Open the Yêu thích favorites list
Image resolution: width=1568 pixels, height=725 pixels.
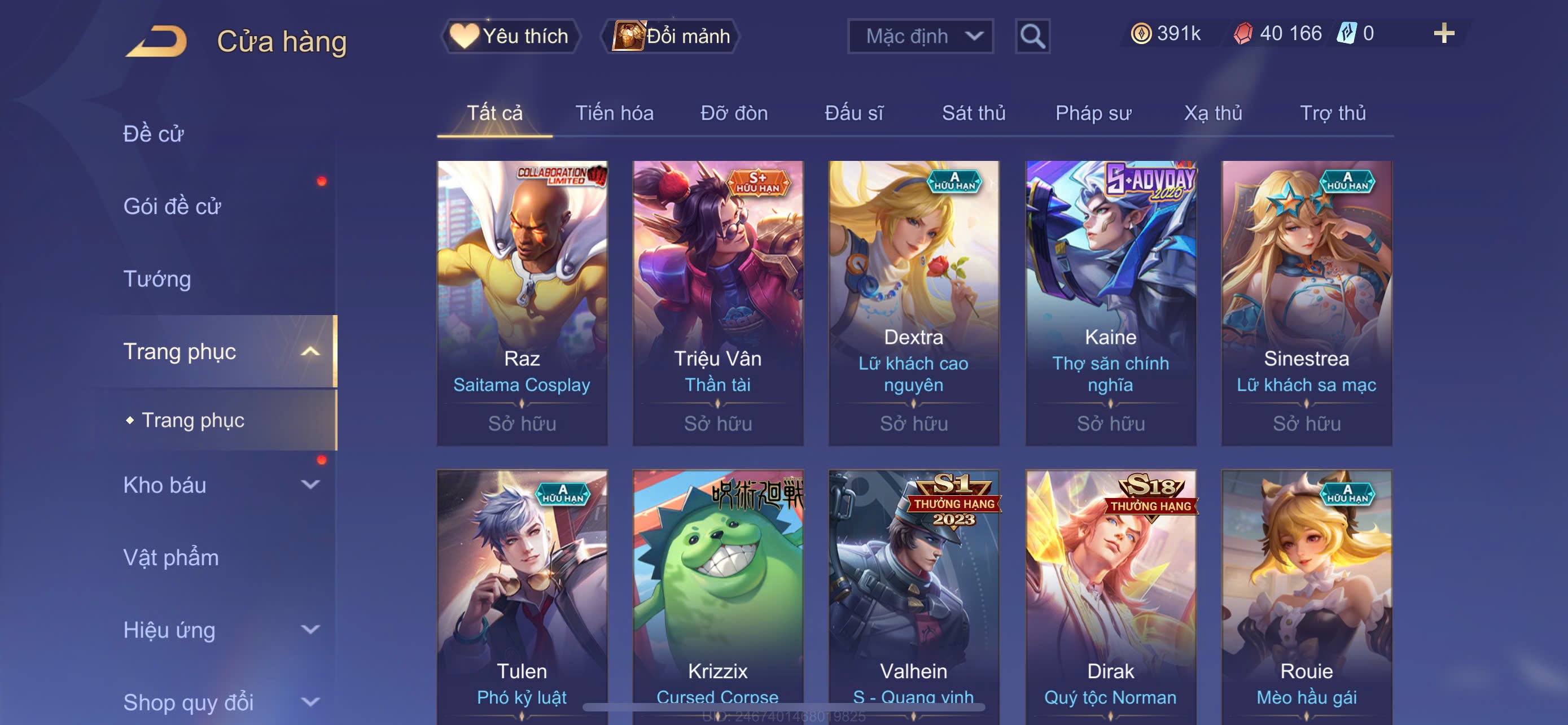(510, 36)
